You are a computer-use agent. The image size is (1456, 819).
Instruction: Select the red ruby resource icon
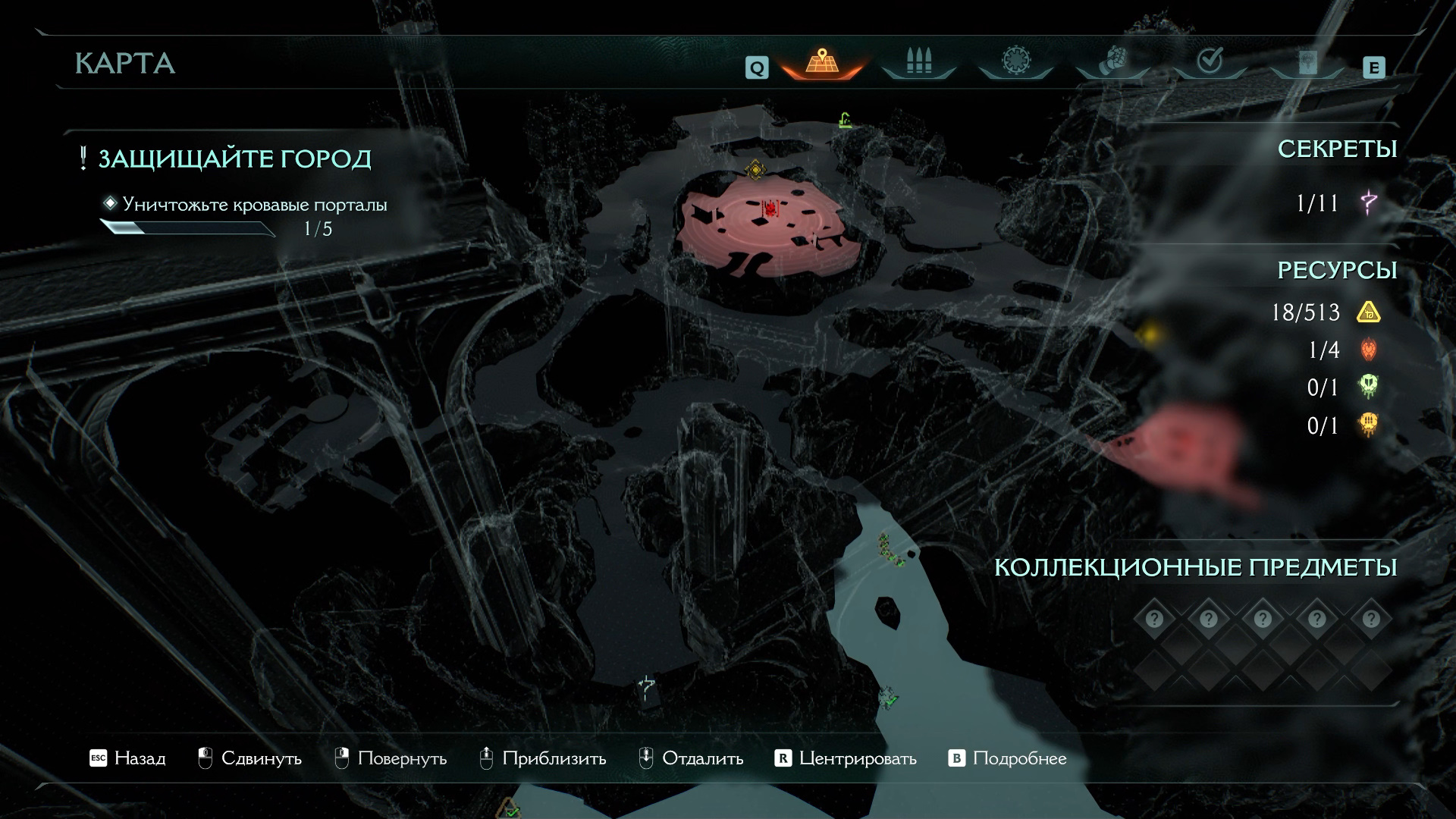click(1369, 350)
